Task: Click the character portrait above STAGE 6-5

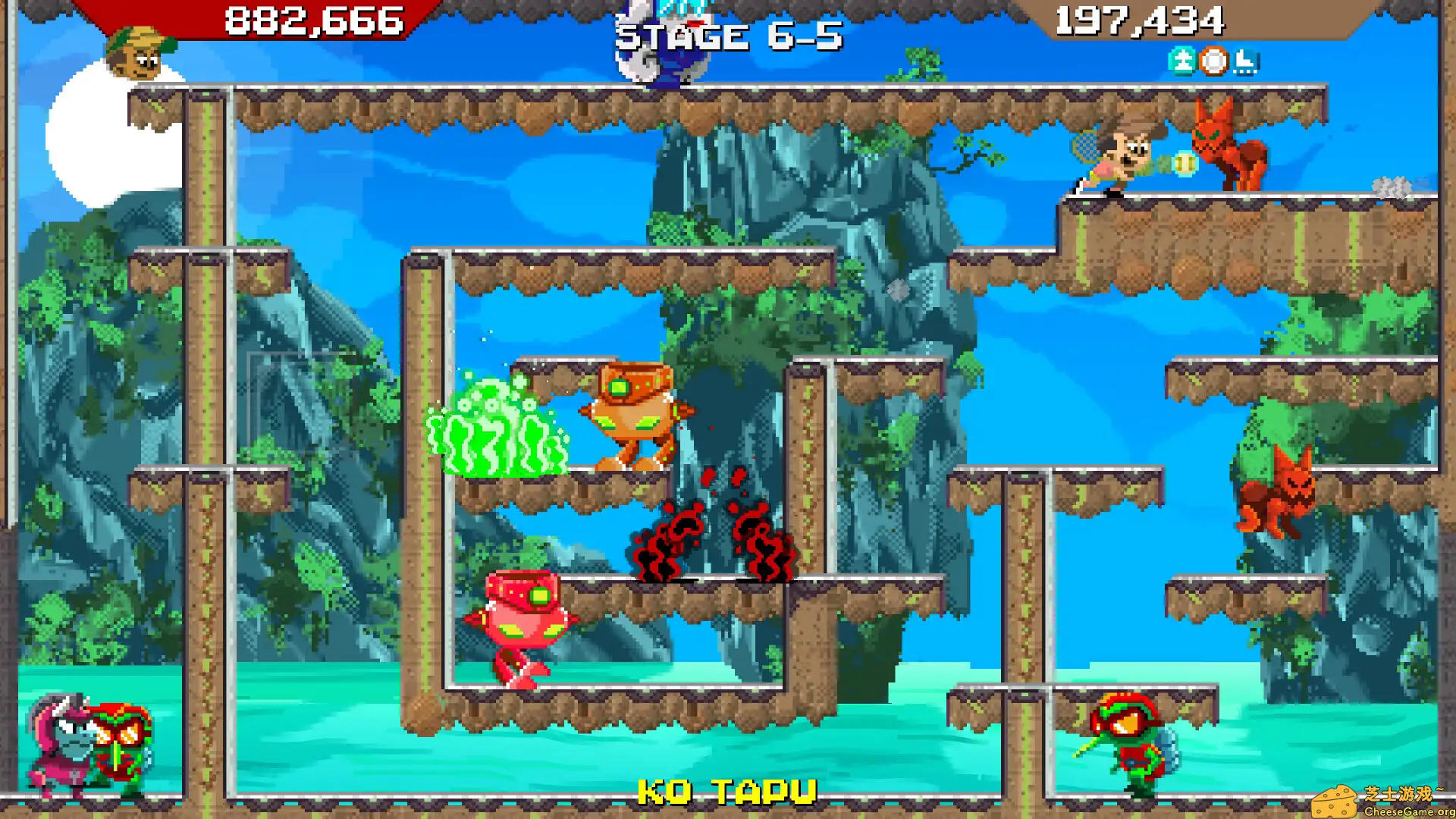Action: coord(661,42)
